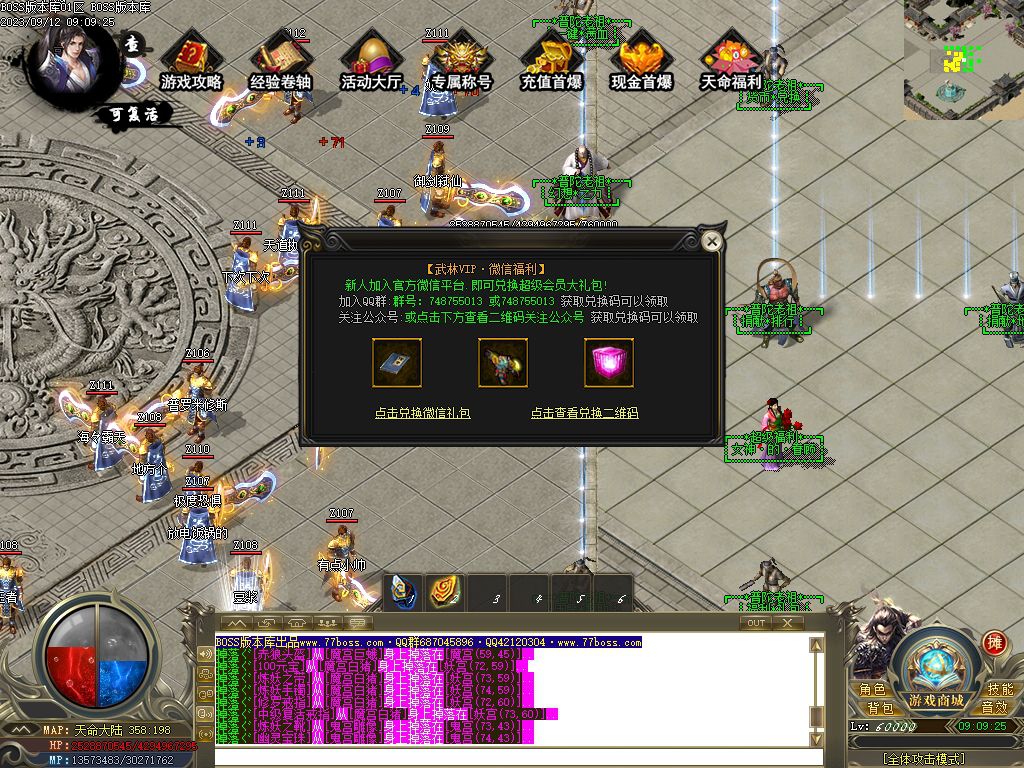Click the minimap in the corner
This screenshot has height=768, width=1024.
pyautogui.click(x=963, y=60)
